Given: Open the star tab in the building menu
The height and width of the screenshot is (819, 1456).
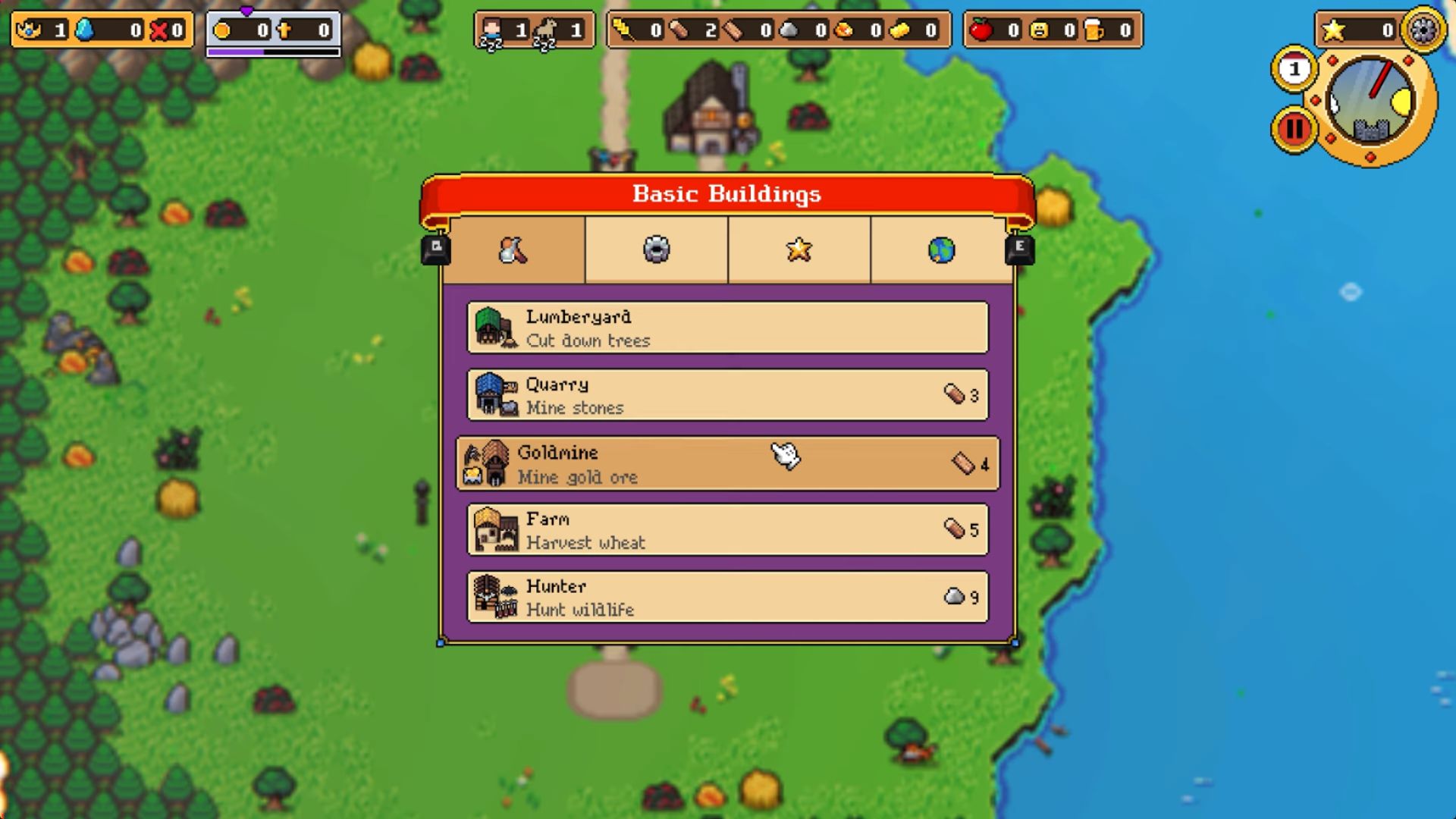Looking at the screenshot, I should pos(800,250).
